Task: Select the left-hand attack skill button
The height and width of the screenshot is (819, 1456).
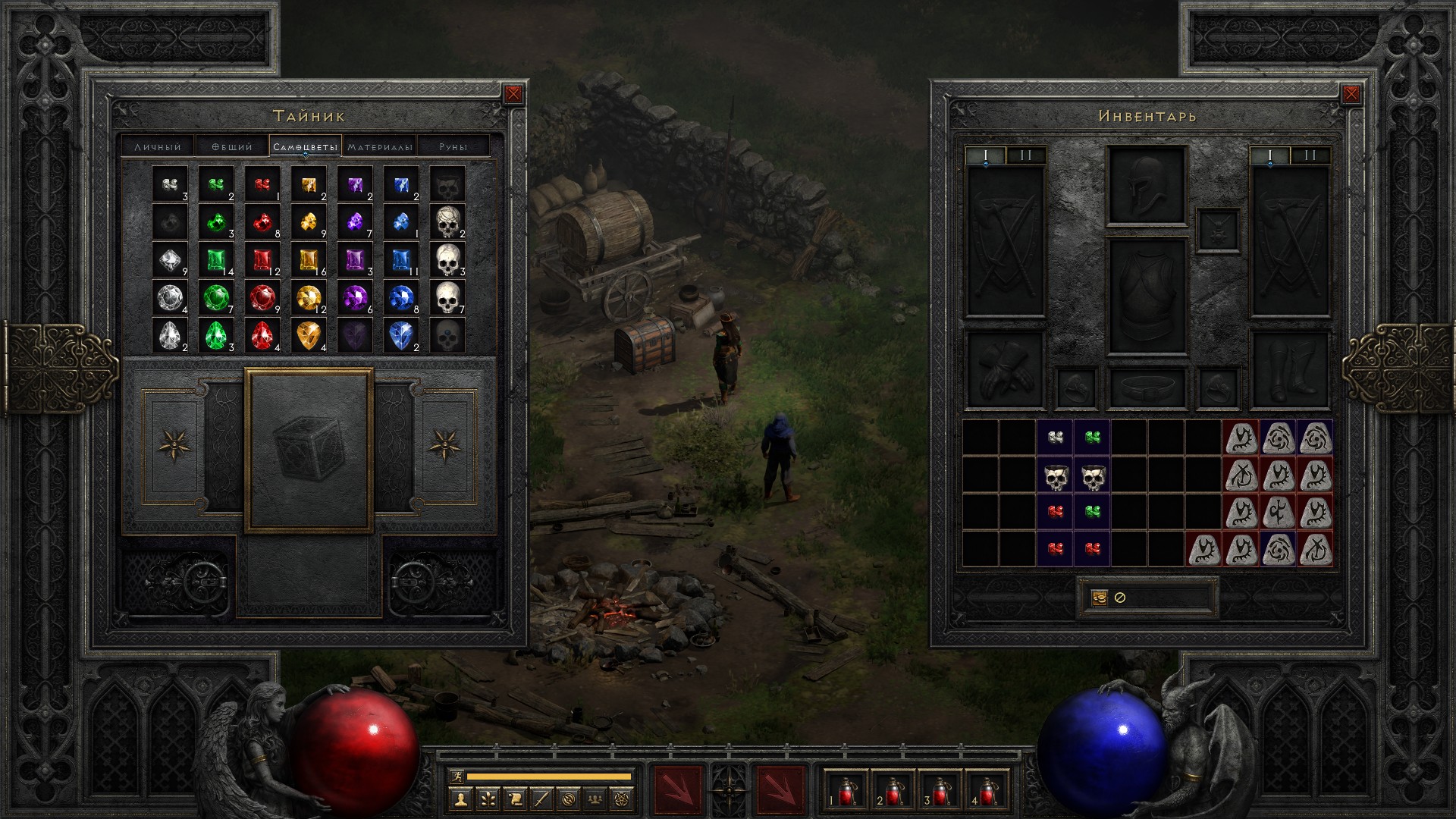Action: pyautogui.click(x=678, y=789)
